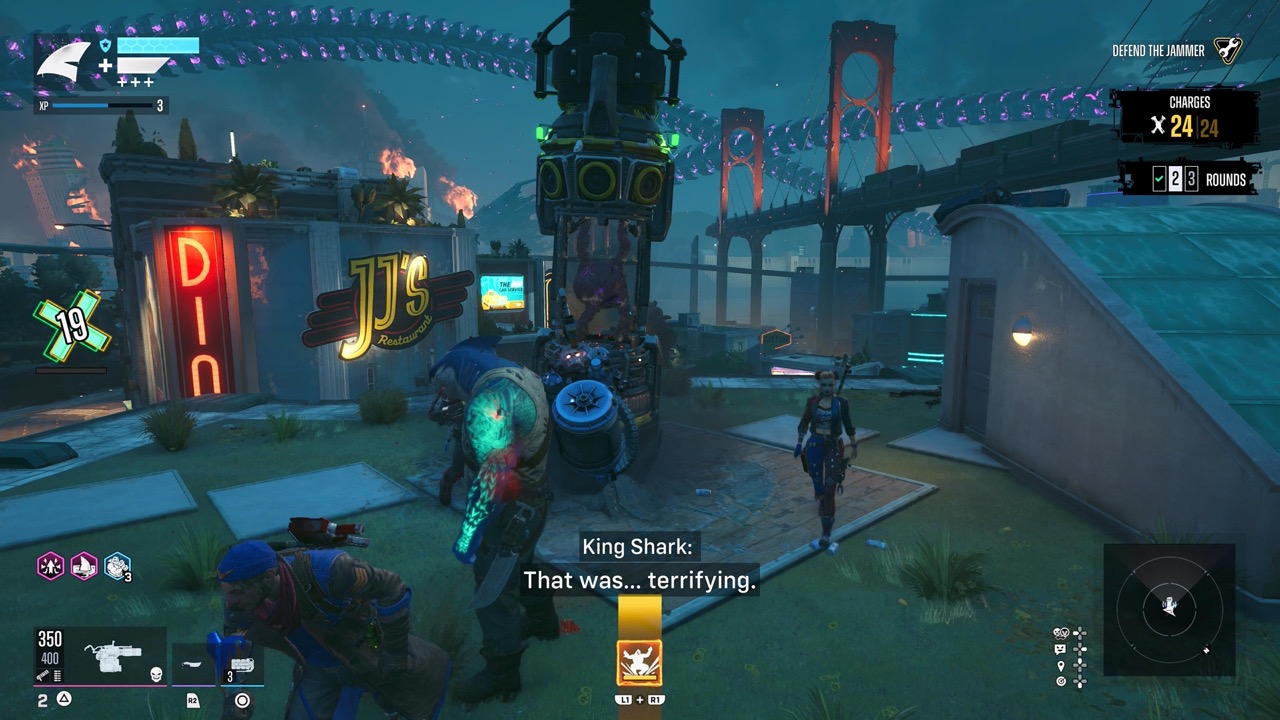Image resolution: width=1280 pixels, height=720 pixels.
Task: Click the chat bubble ping icon
Action: pos(1060,648)
